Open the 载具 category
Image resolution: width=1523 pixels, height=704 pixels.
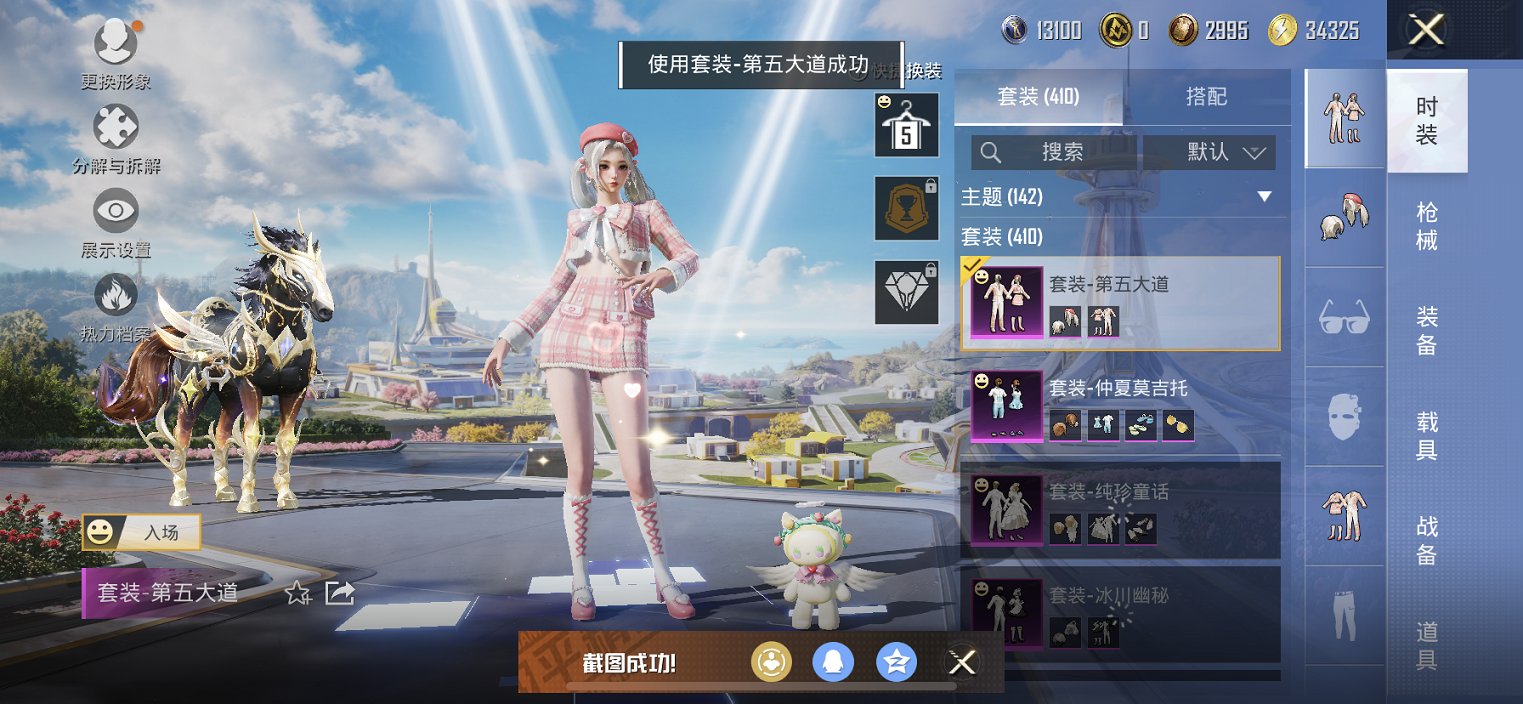pyautogui.click(x=1427, y=435)
